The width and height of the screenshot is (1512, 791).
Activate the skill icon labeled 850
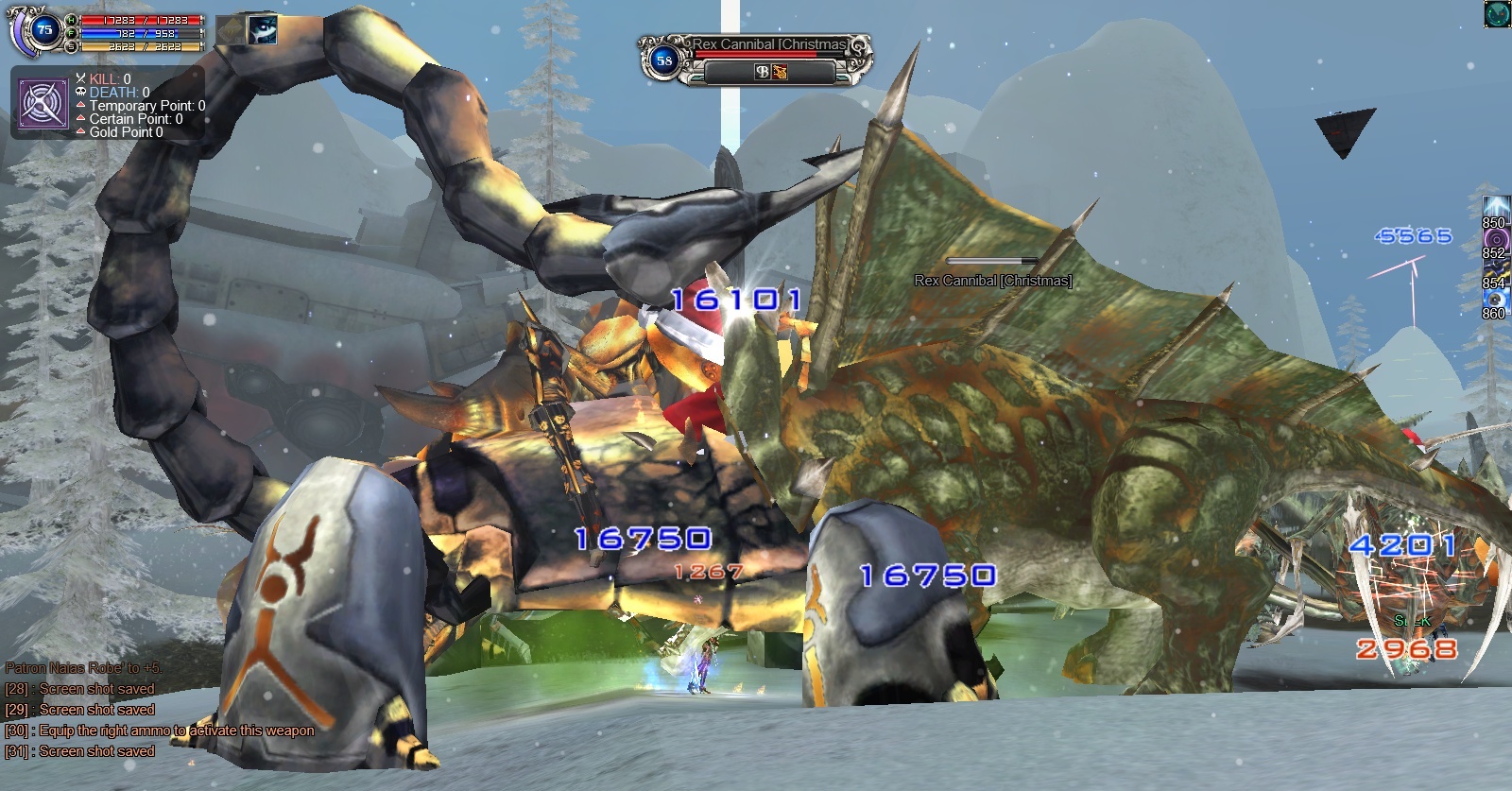coord(1495,209)
